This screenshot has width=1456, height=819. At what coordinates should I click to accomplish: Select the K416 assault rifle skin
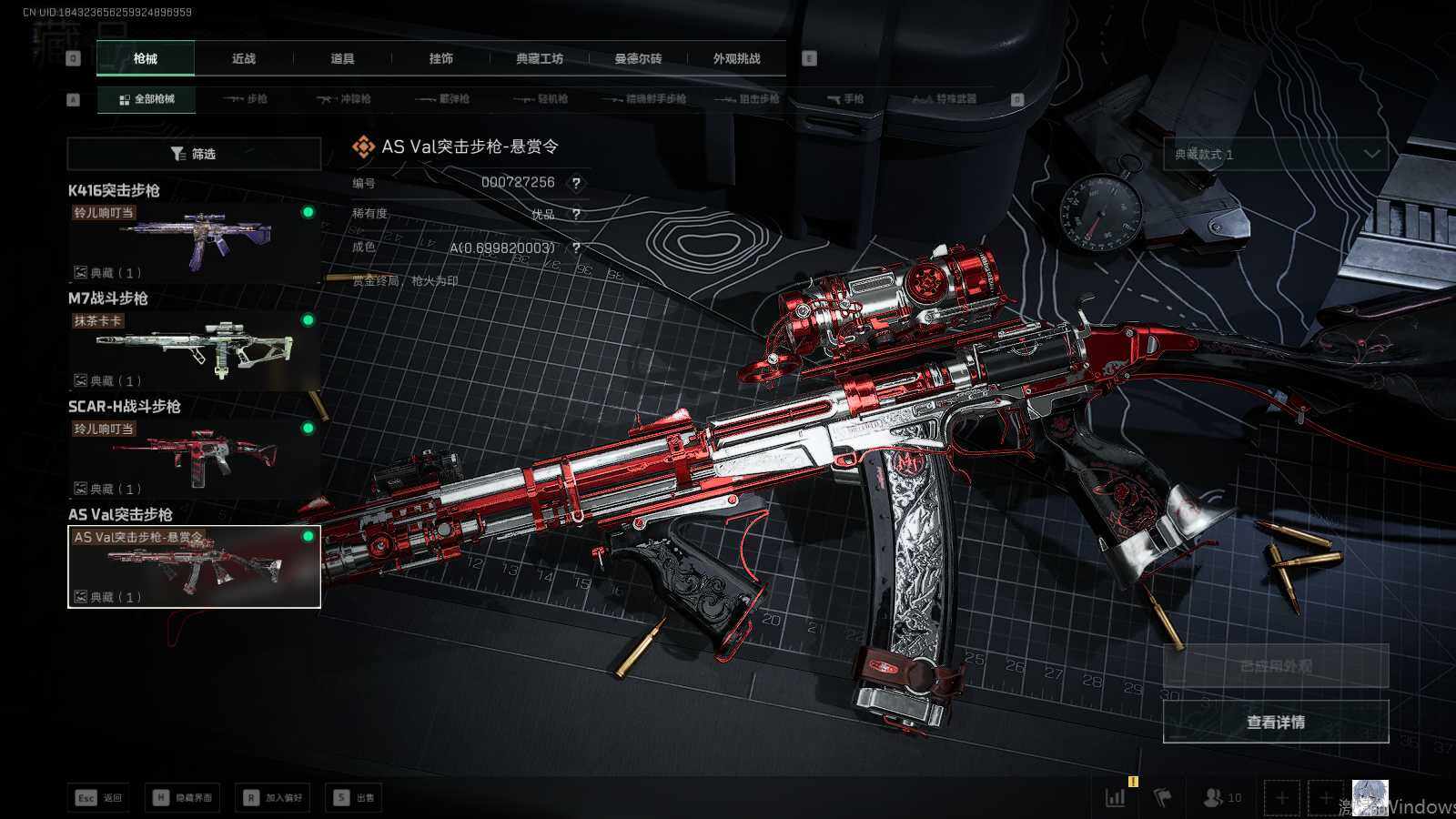[194, 240]
